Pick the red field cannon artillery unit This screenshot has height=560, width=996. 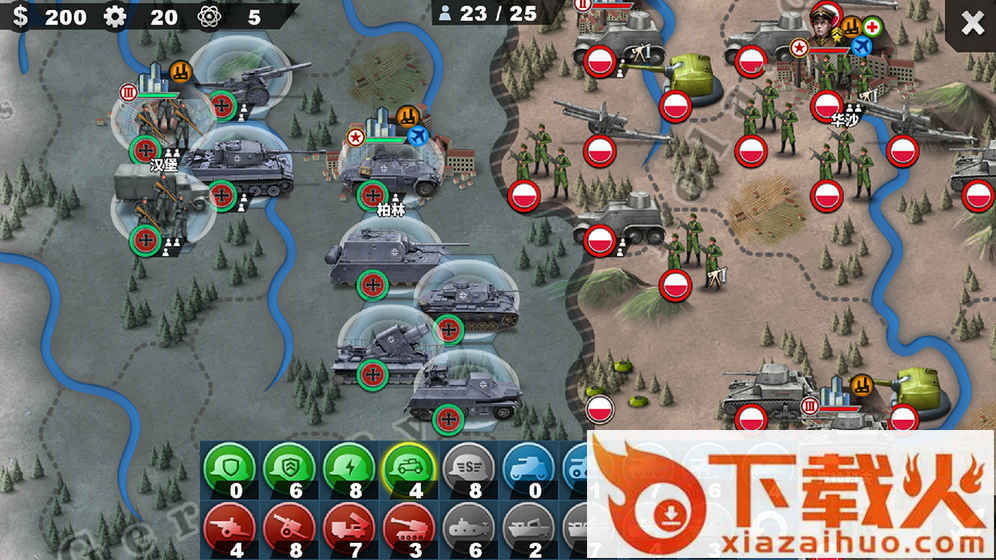coord(231,525)
